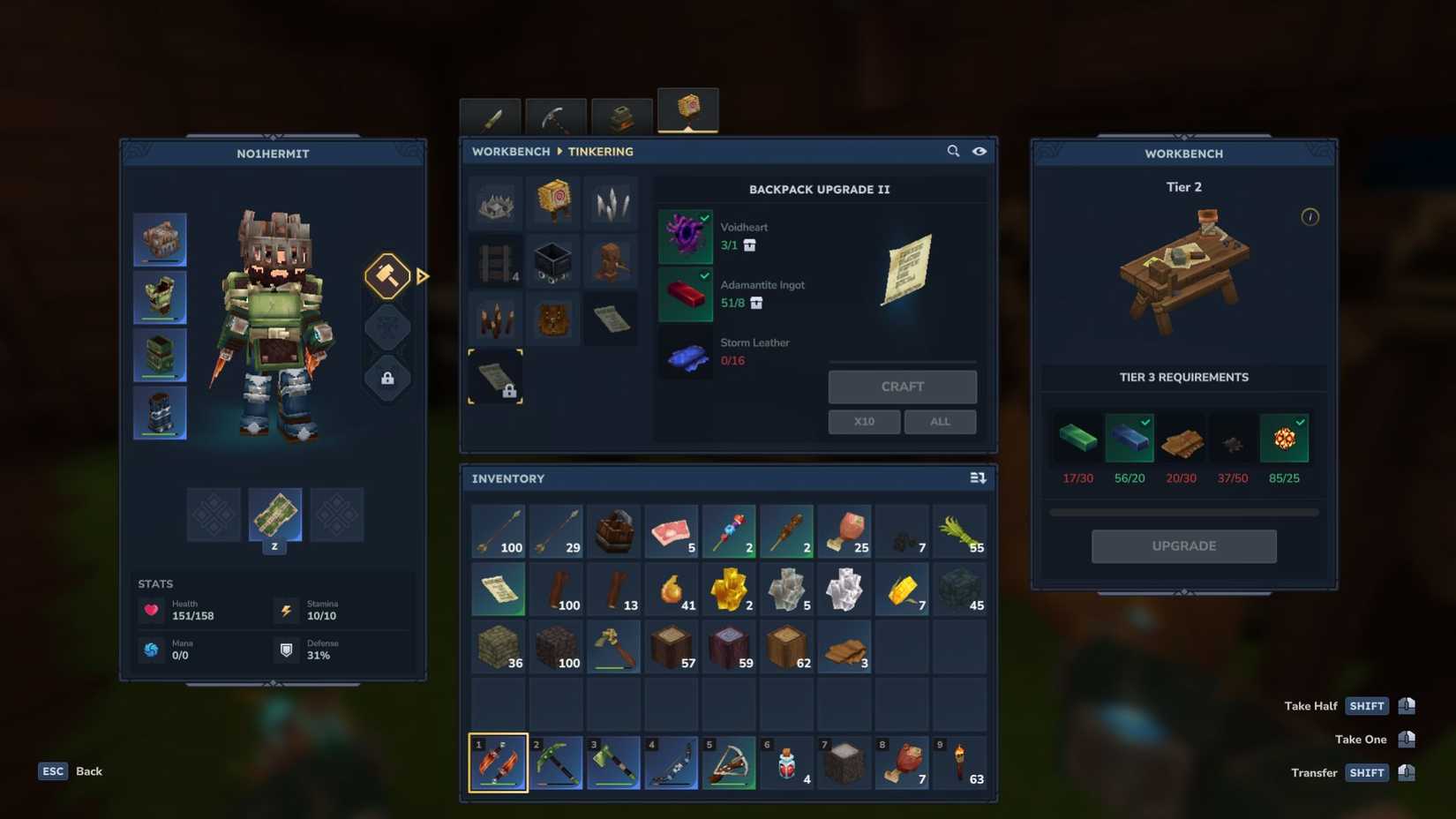Click the X10 craft button
The width and height of the screenshot is (1456, 819).
(864, 421)
